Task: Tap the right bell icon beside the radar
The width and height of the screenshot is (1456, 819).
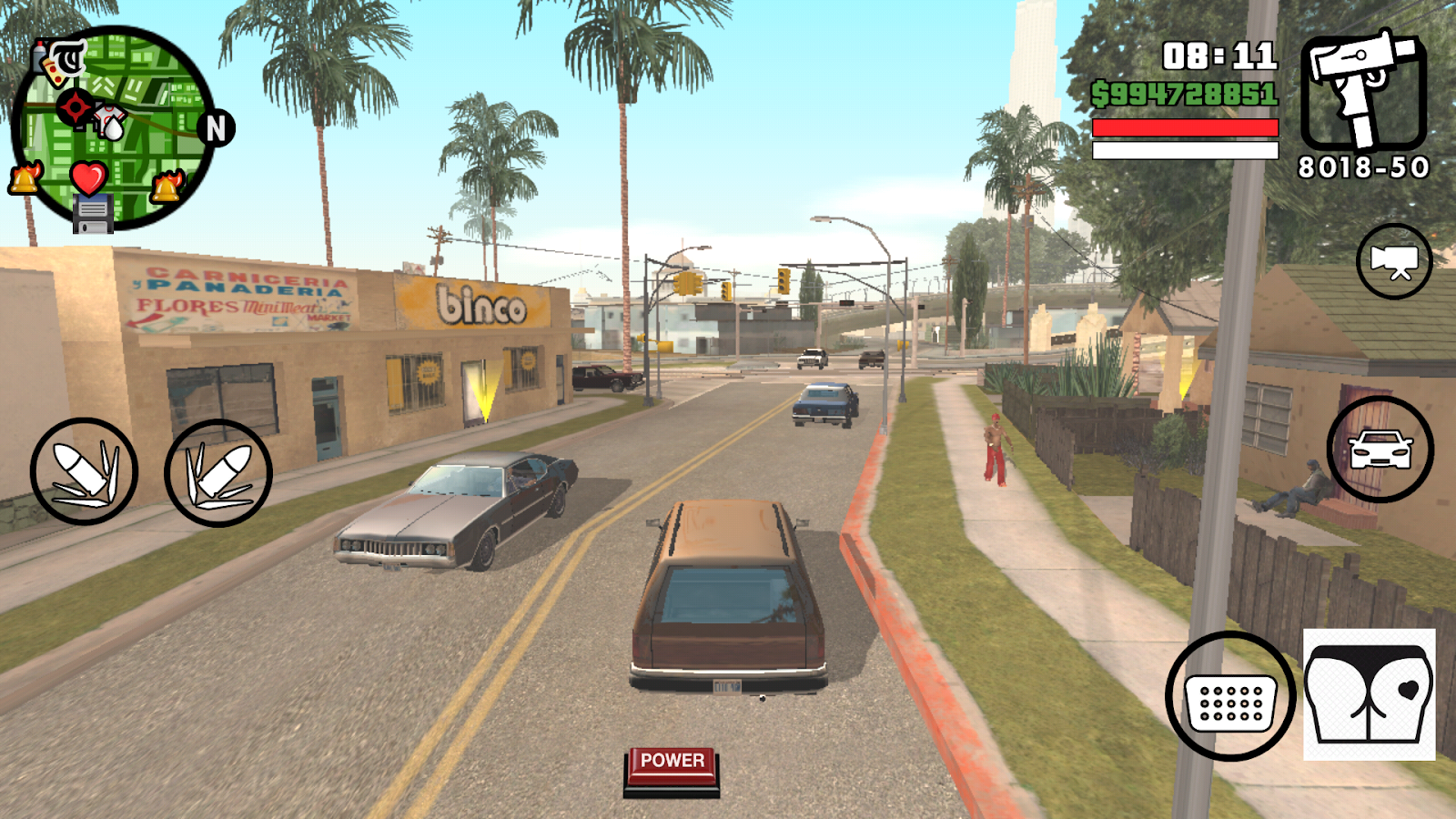Action: (167, 187)
